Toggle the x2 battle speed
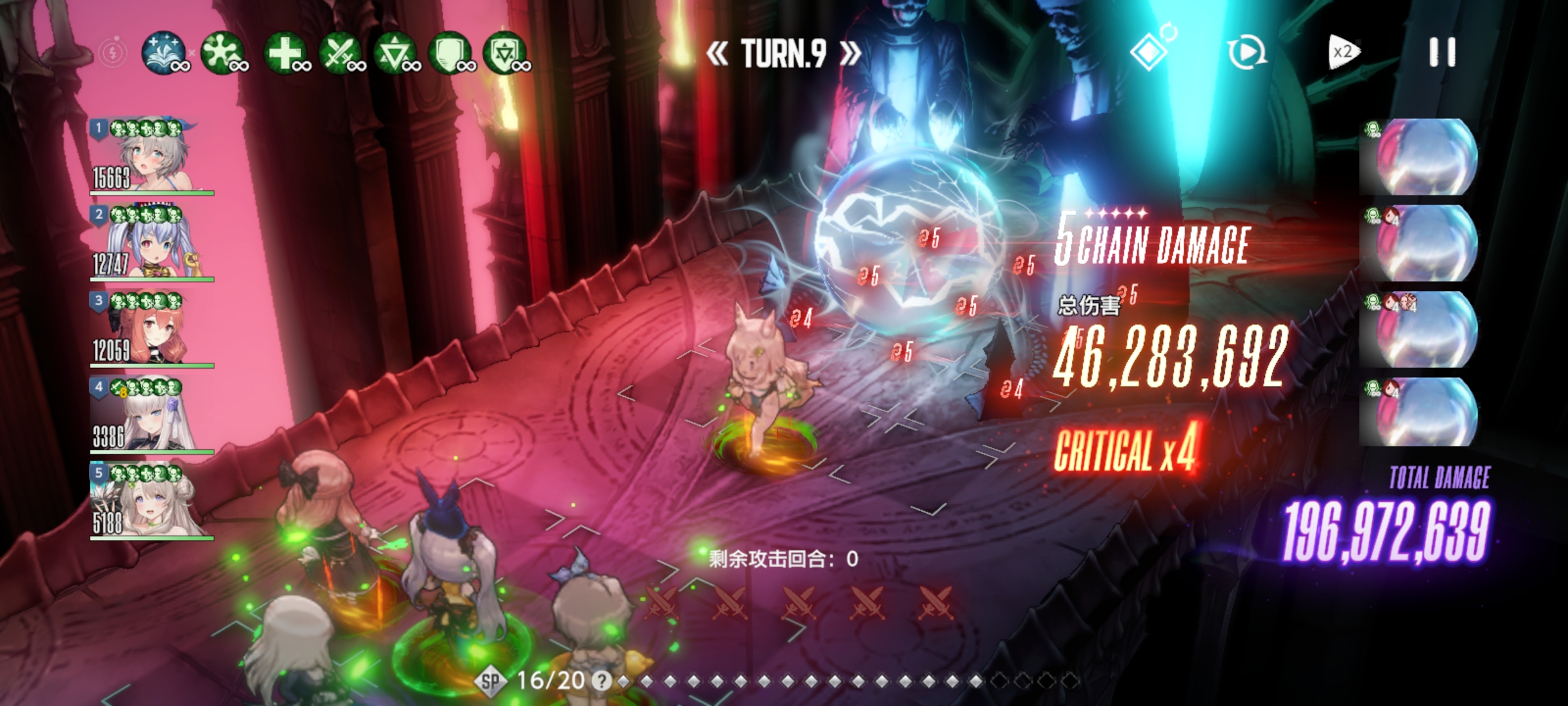The image size is (1568, 706). coord(1343,52)
